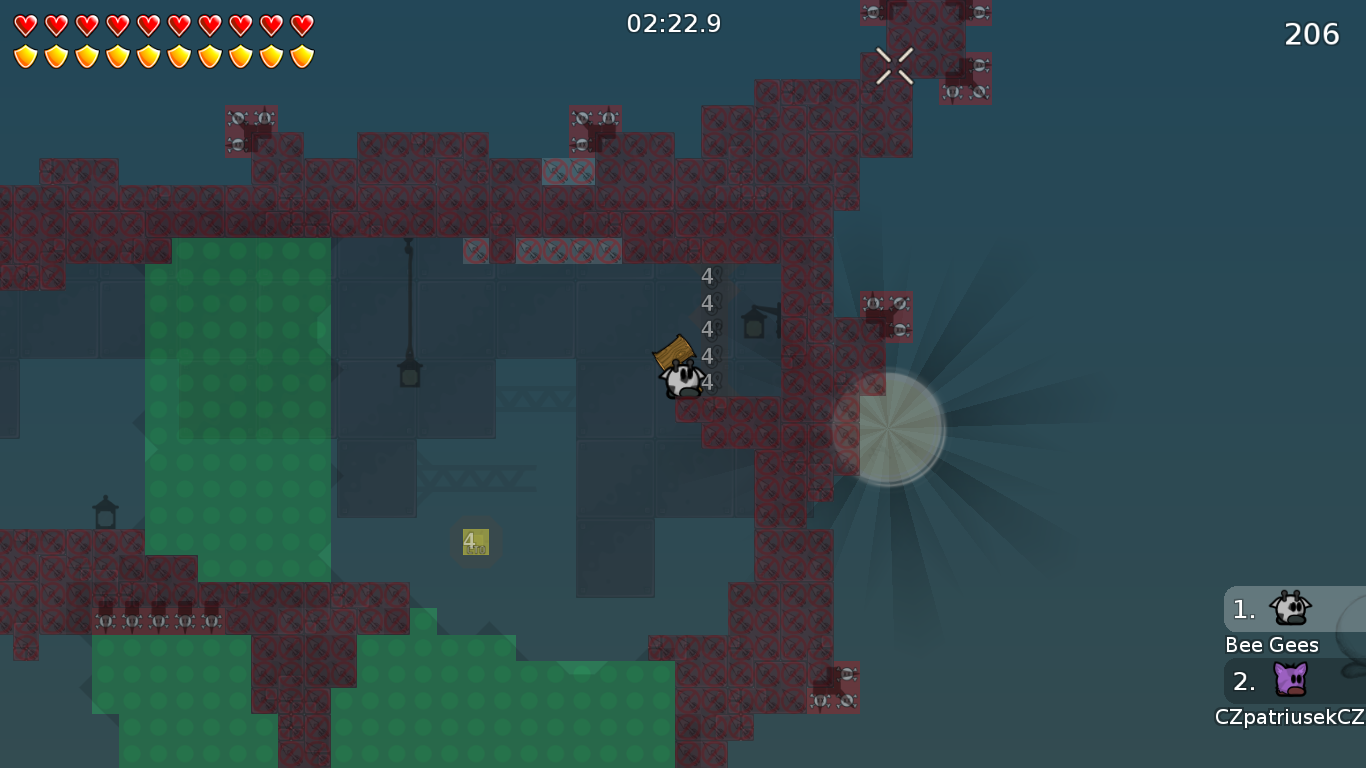Click the hanging lantern near the green wall
Screen dimensions: 1366x768
[410, 375]
